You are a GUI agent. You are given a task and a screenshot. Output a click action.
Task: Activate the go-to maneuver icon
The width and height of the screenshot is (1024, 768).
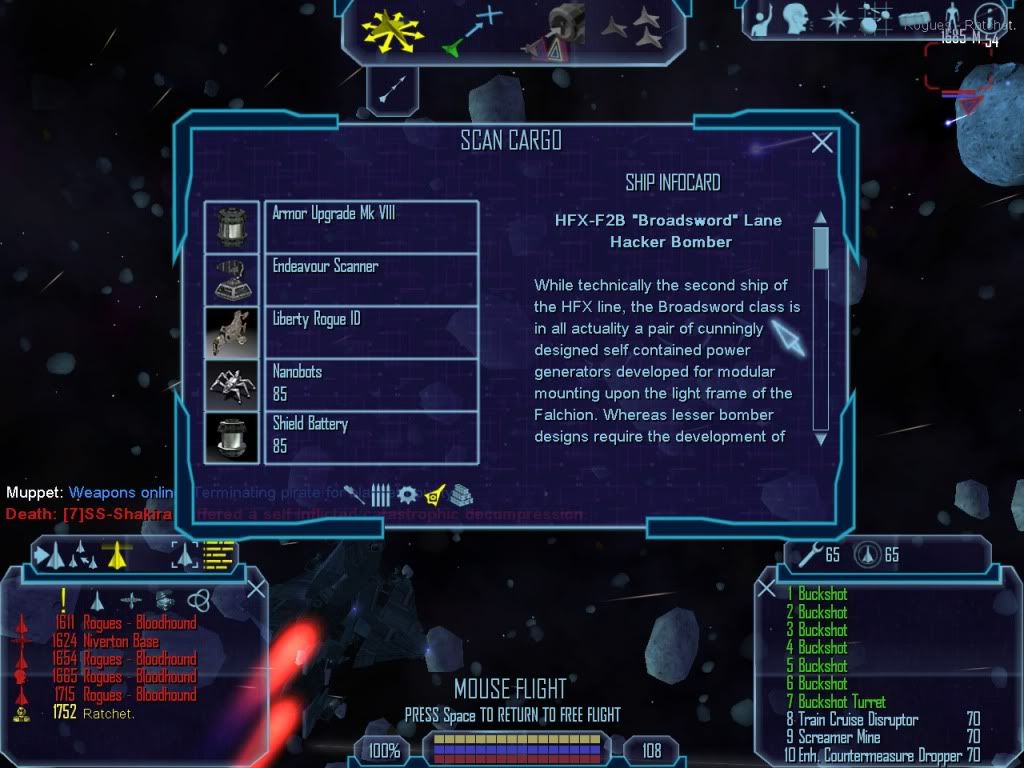point(472,29)
